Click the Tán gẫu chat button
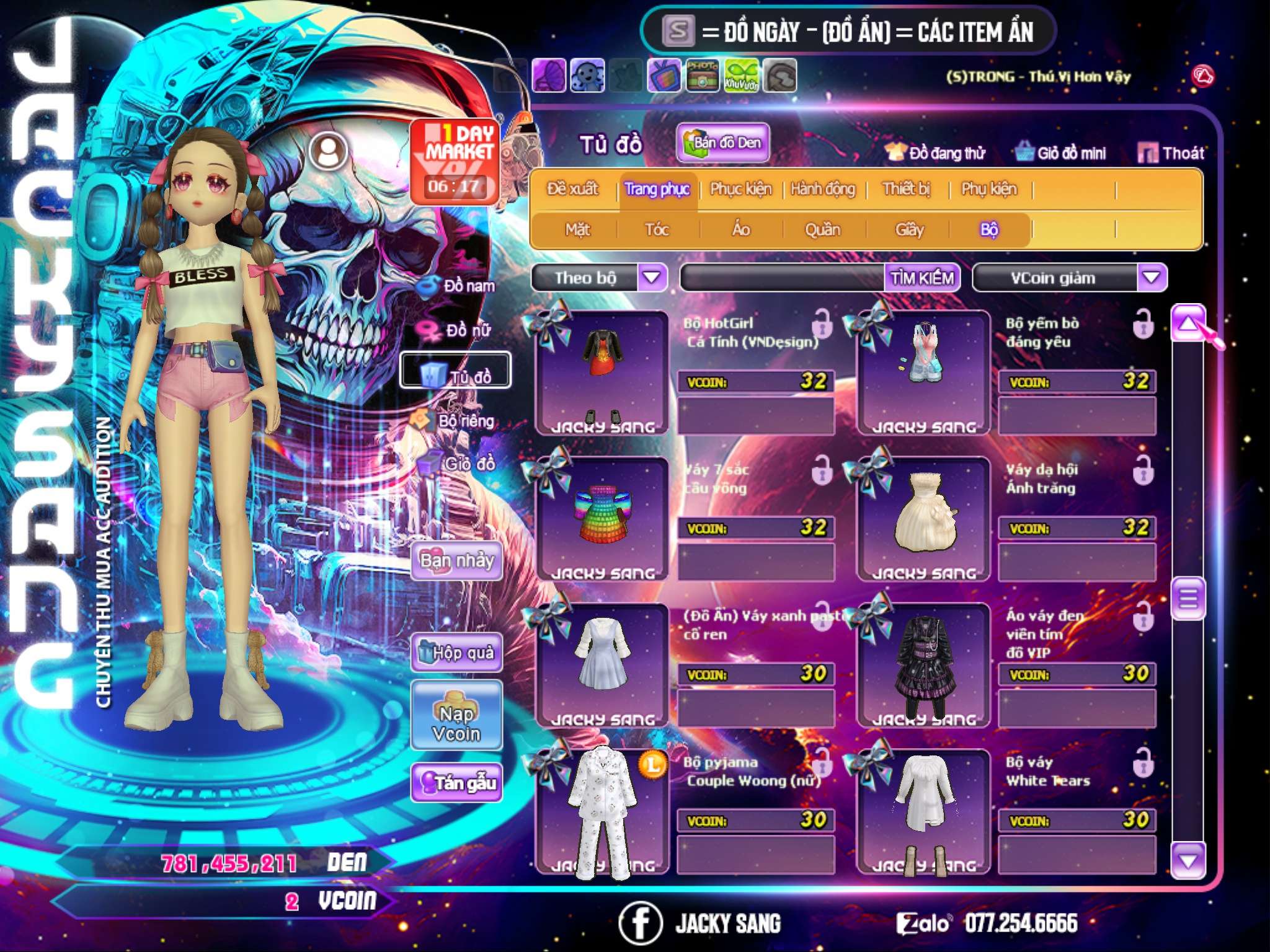Viewport: 1270px width, 952px height. click(457, 783)
